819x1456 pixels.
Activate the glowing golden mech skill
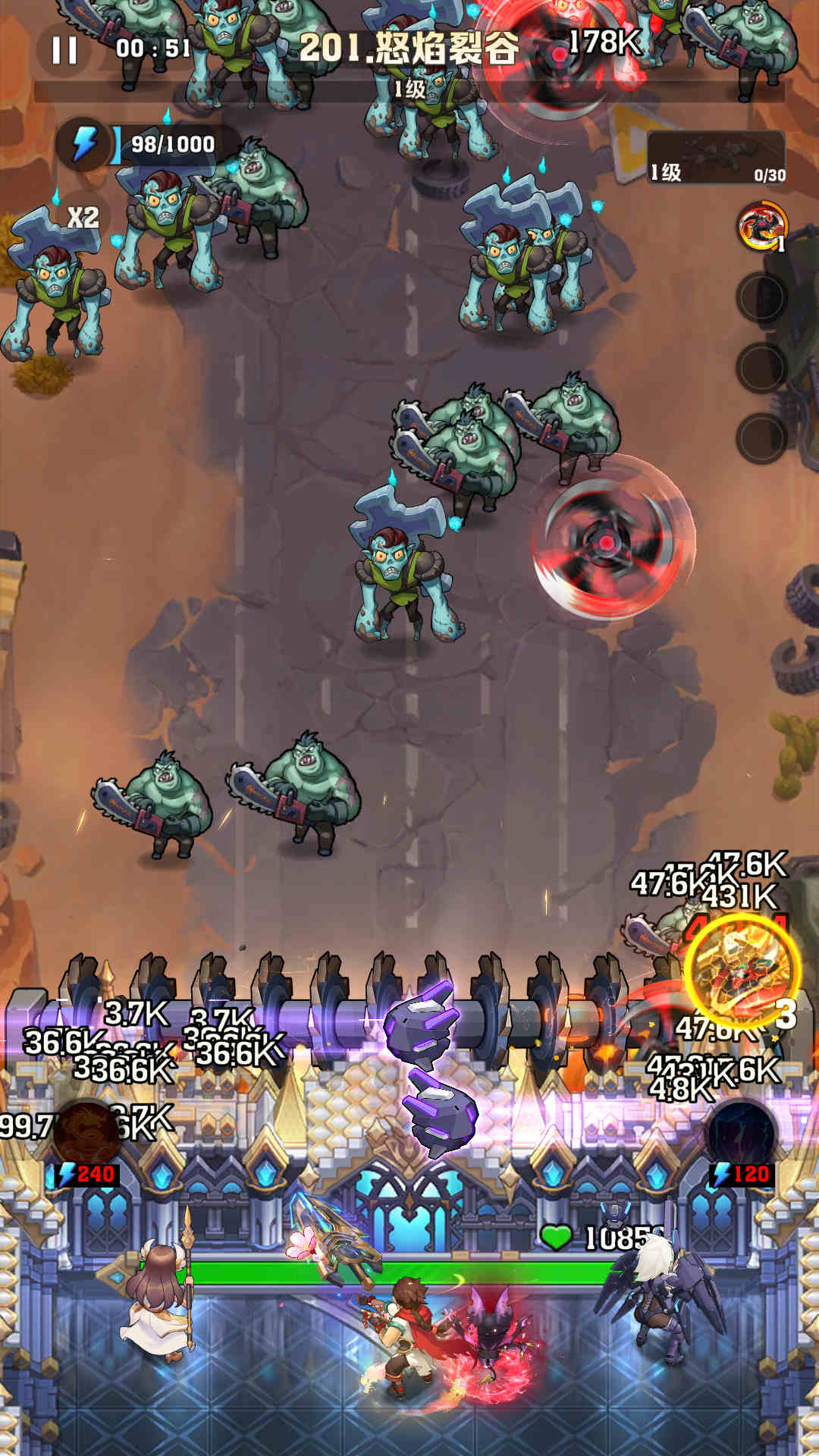tap(742, 971)
